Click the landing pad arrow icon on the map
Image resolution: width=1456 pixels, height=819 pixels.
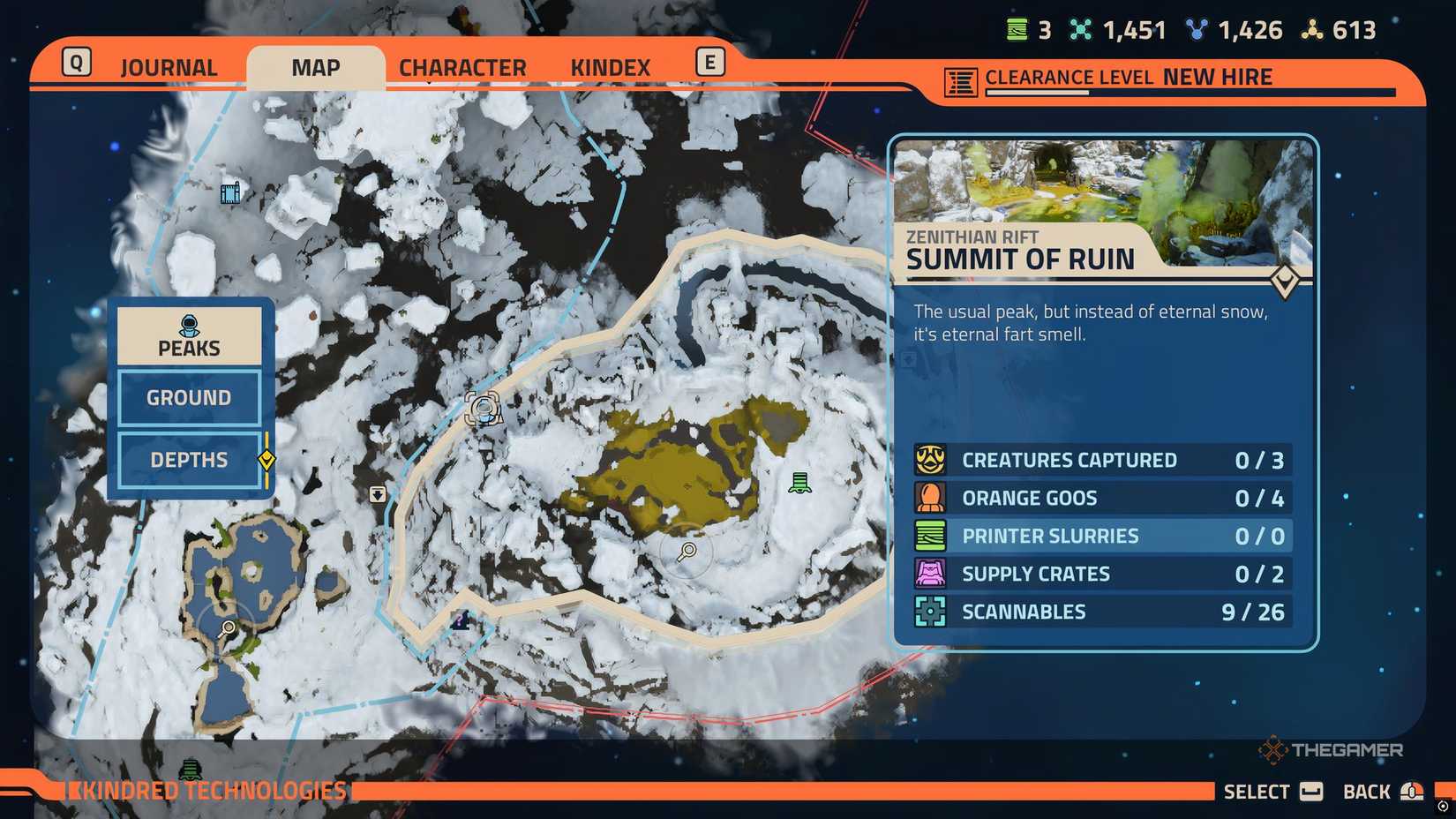pos(379,494)
